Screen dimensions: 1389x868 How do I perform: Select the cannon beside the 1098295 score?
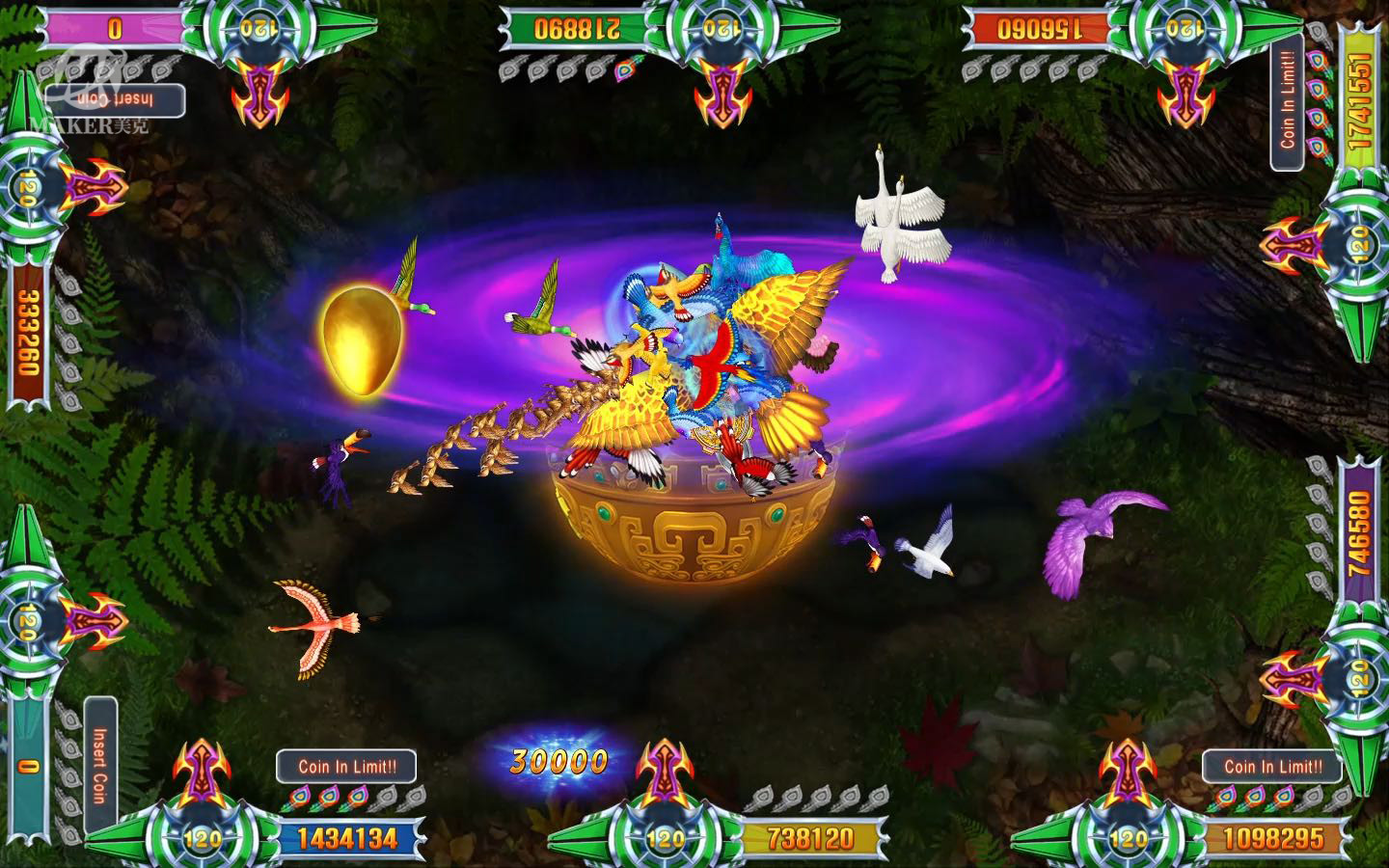tap(1127, 772)
